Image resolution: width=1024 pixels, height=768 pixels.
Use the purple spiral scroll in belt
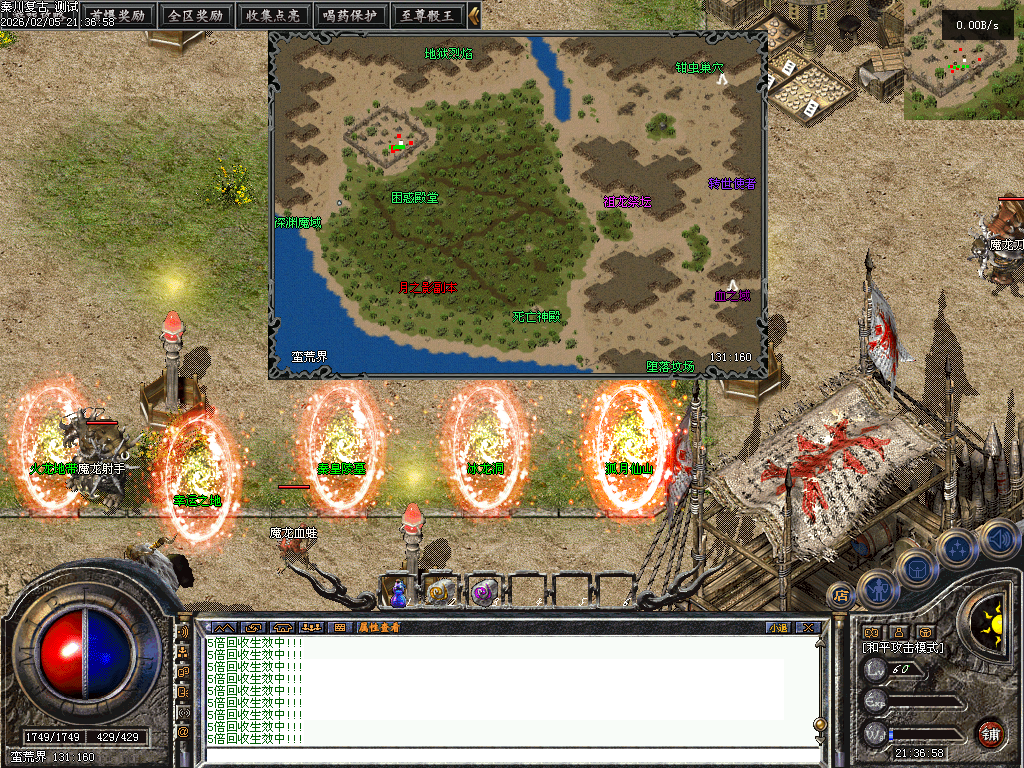(483, 592)
